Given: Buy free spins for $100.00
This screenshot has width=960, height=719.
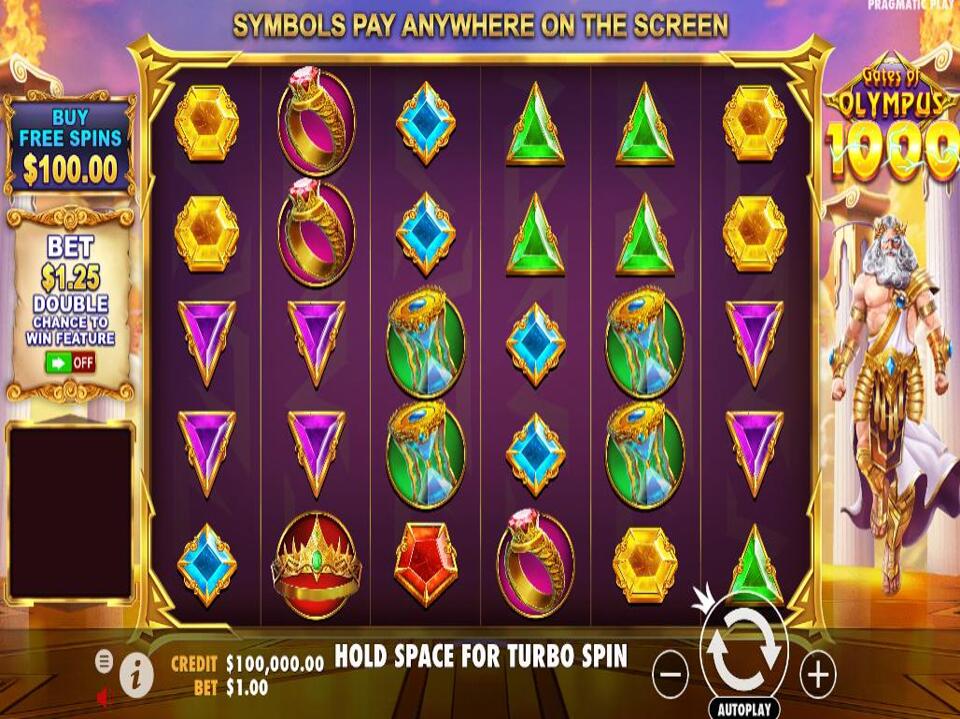Looking at the screenshot, I should pyautogui.click(x=70, y=147).
